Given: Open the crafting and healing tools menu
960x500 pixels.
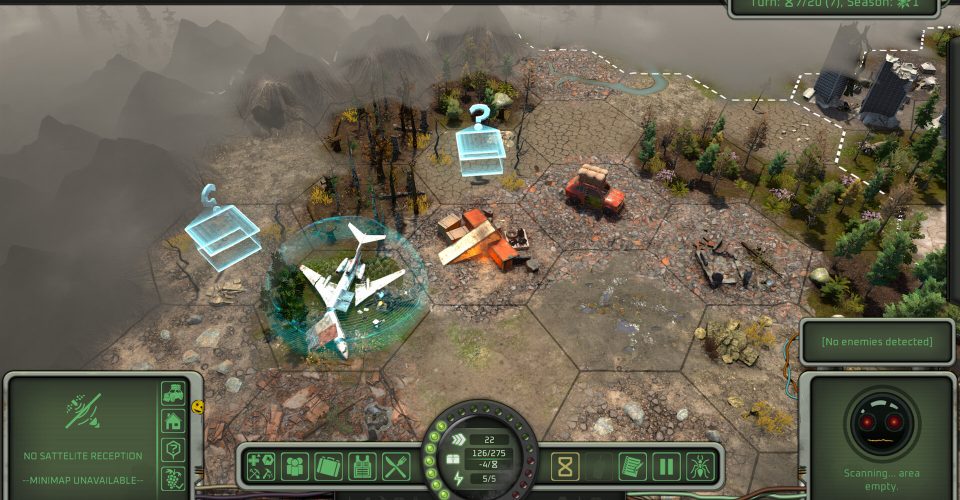Looking at the screenshot, I should [x=262, y=466].
